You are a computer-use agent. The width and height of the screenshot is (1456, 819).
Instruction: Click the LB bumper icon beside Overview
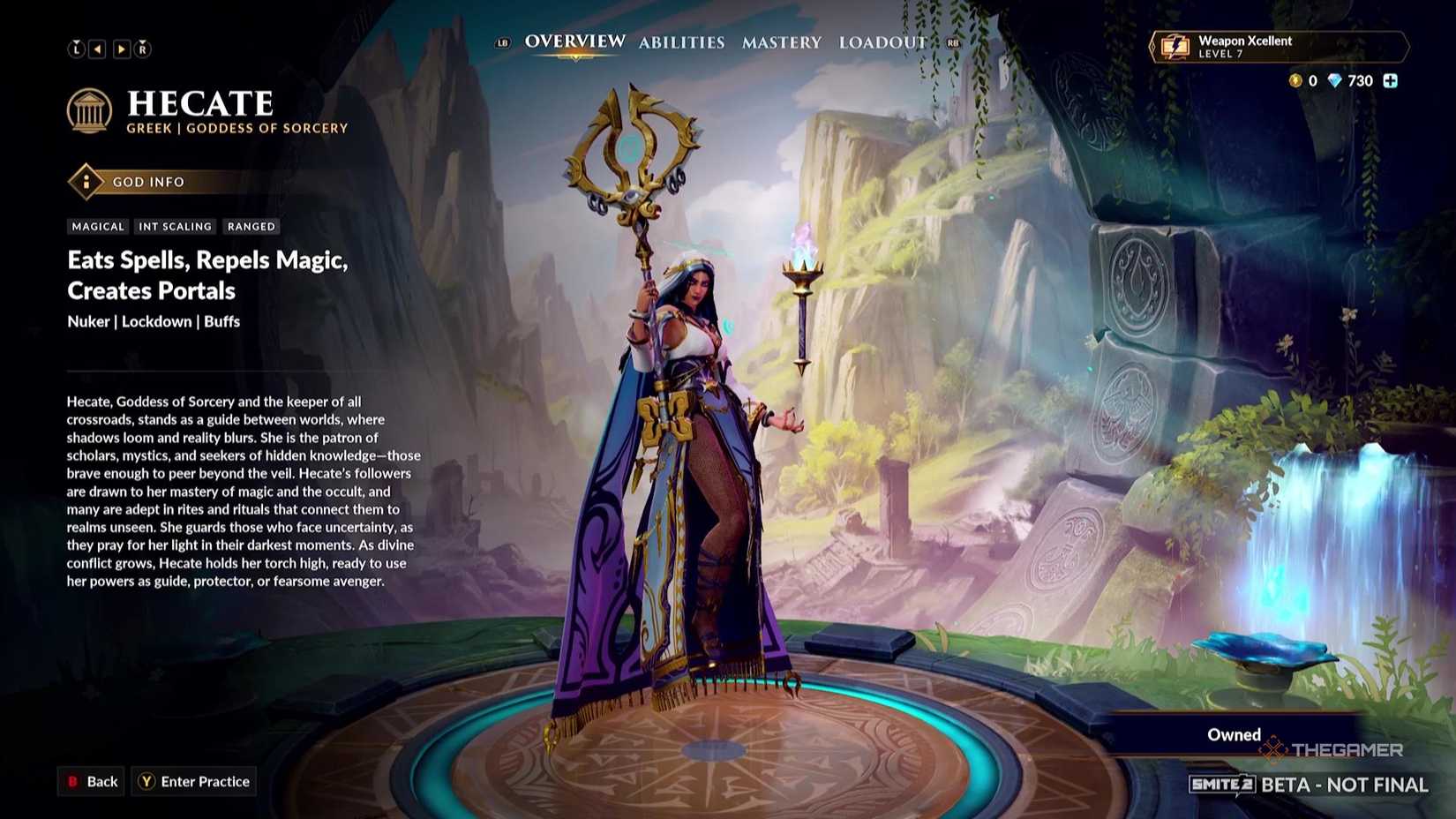[501, 41]
